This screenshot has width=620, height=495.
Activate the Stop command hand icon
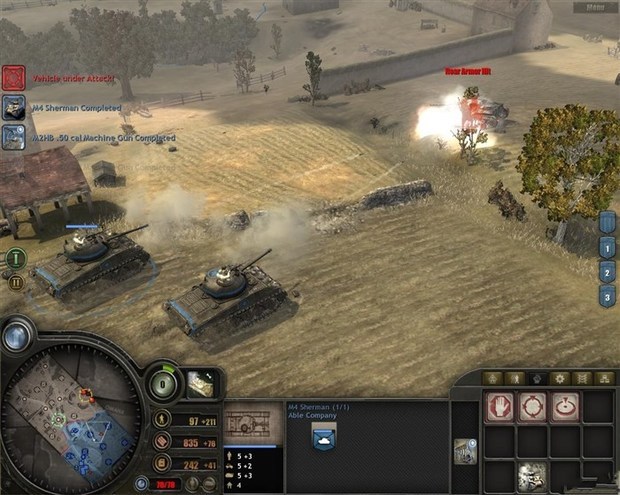[x=500, y=407]
